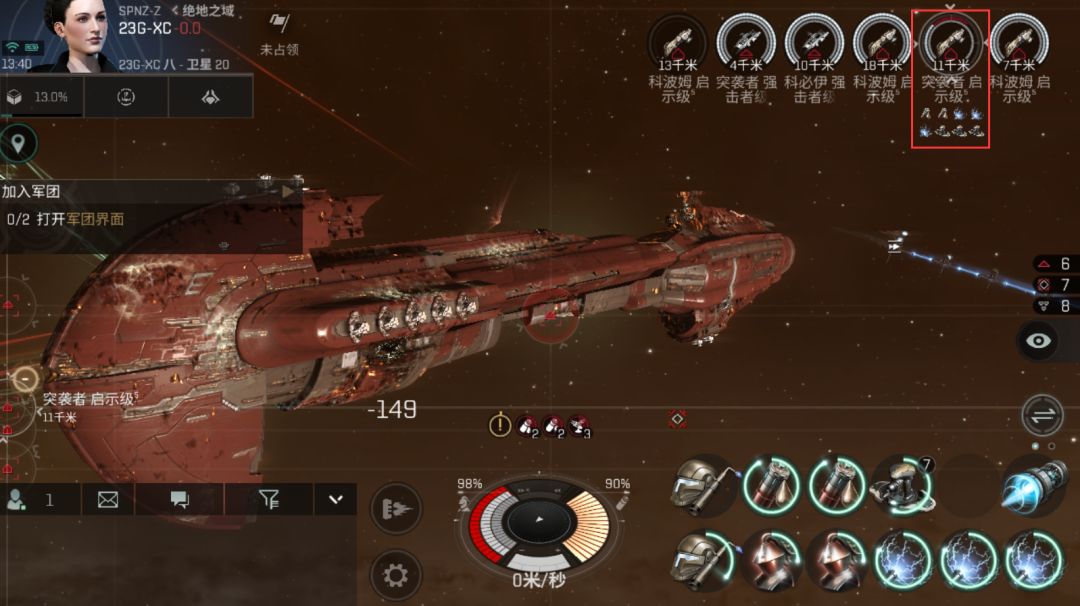Select the 4千米 突袭者 强击者级 target
Viewport: 1080px width, 606px height.
click(x=746, y=45)
